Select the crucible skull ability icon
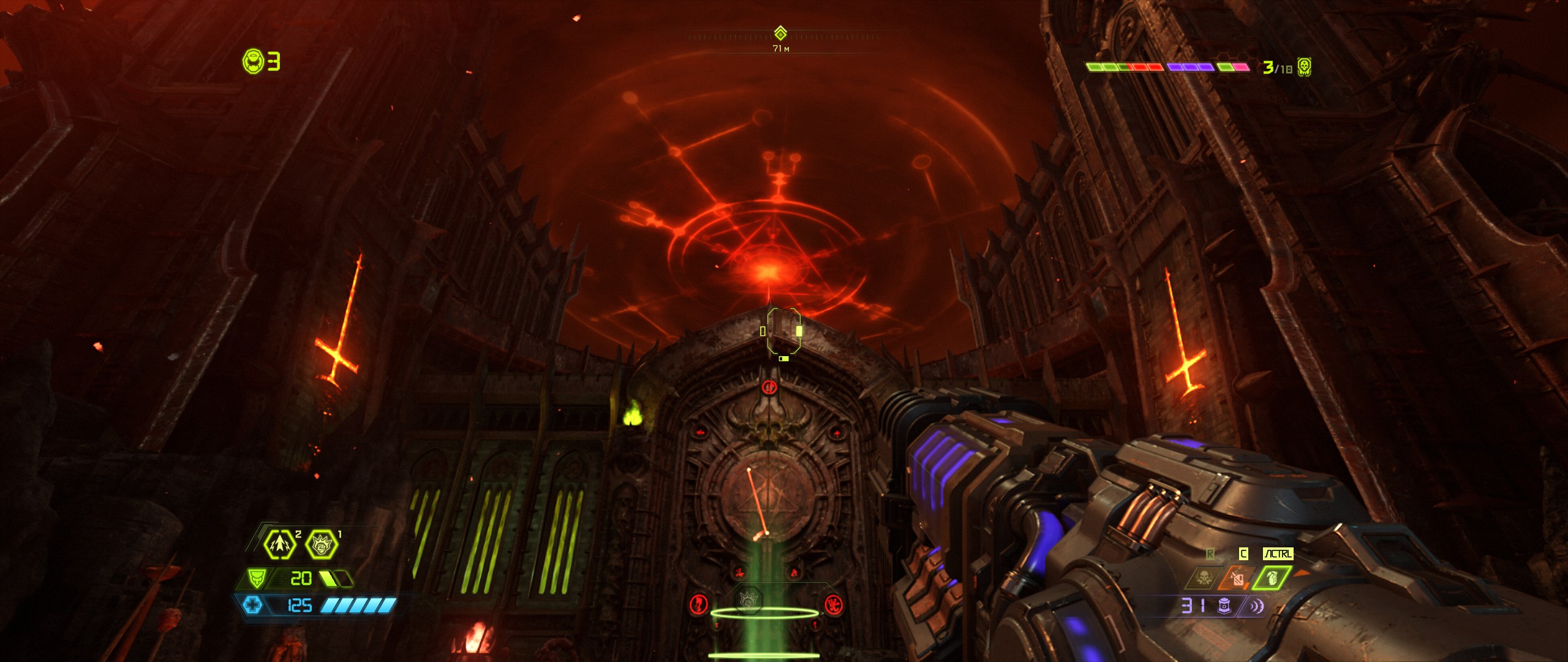1568x662 pixels. [x=1202, y=578]
